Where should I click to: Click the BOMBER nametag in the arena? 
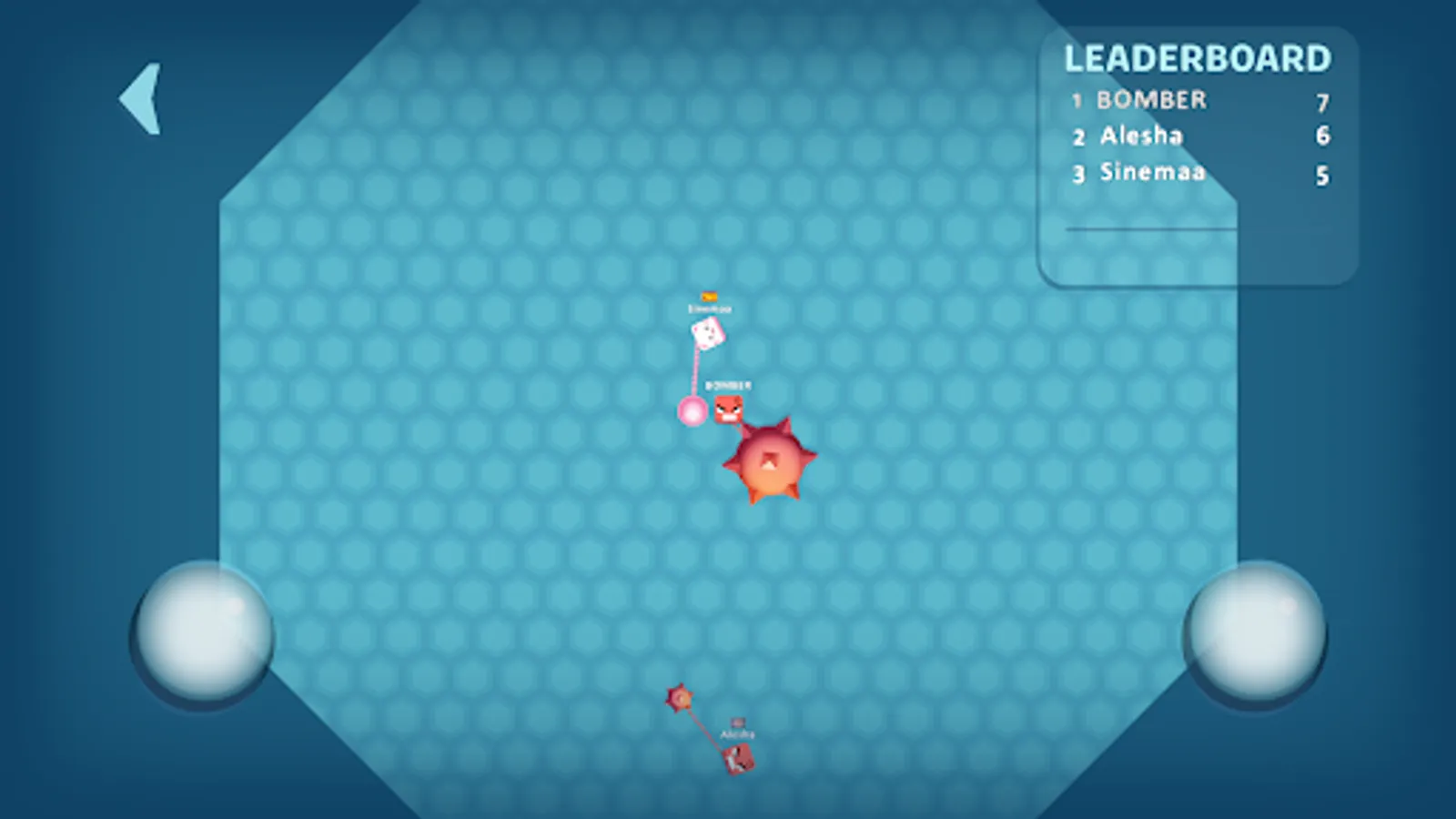(730, 385)
